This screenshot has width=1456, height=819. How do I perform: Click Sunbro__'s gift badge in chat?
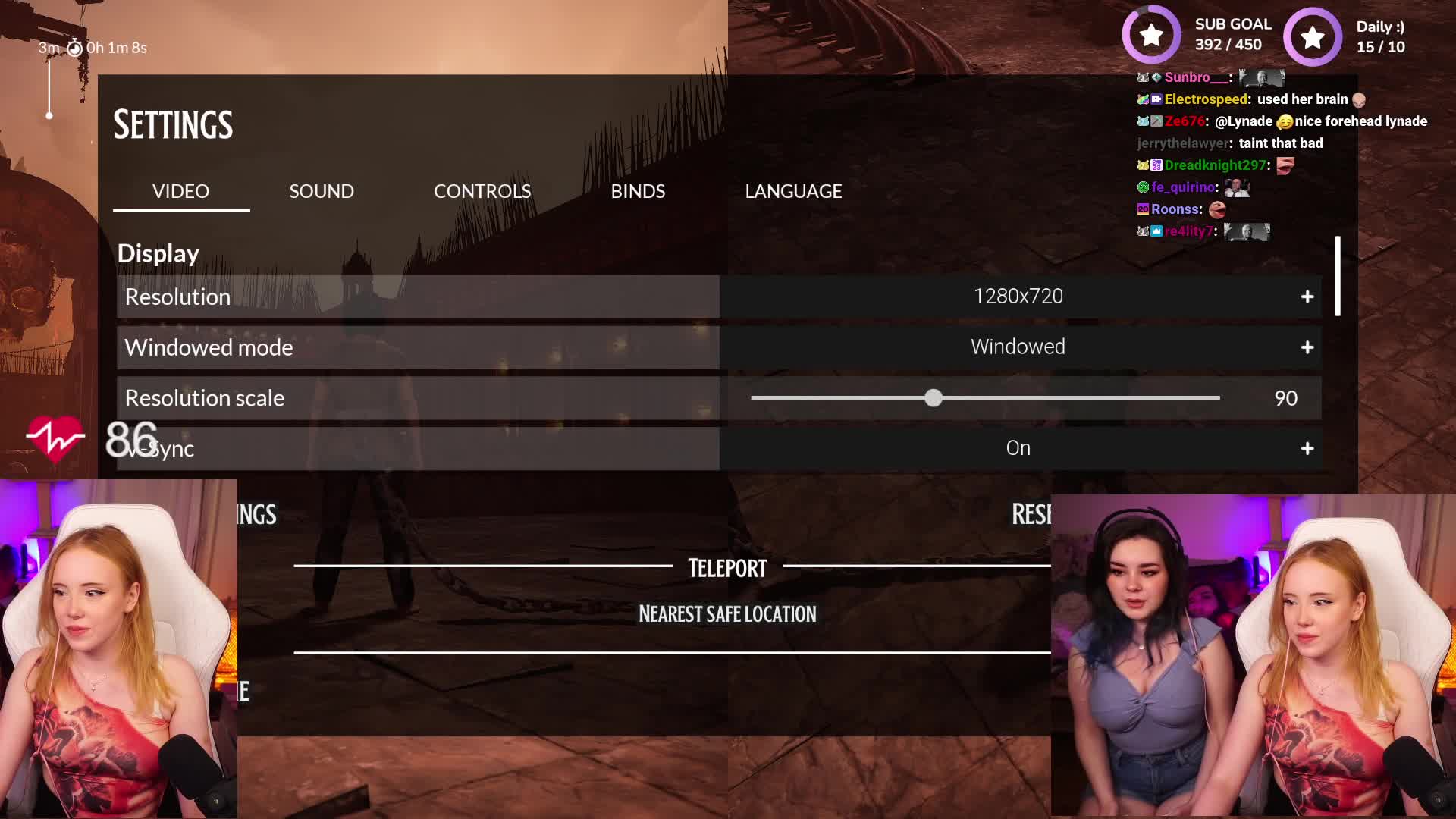[1156, 78]
